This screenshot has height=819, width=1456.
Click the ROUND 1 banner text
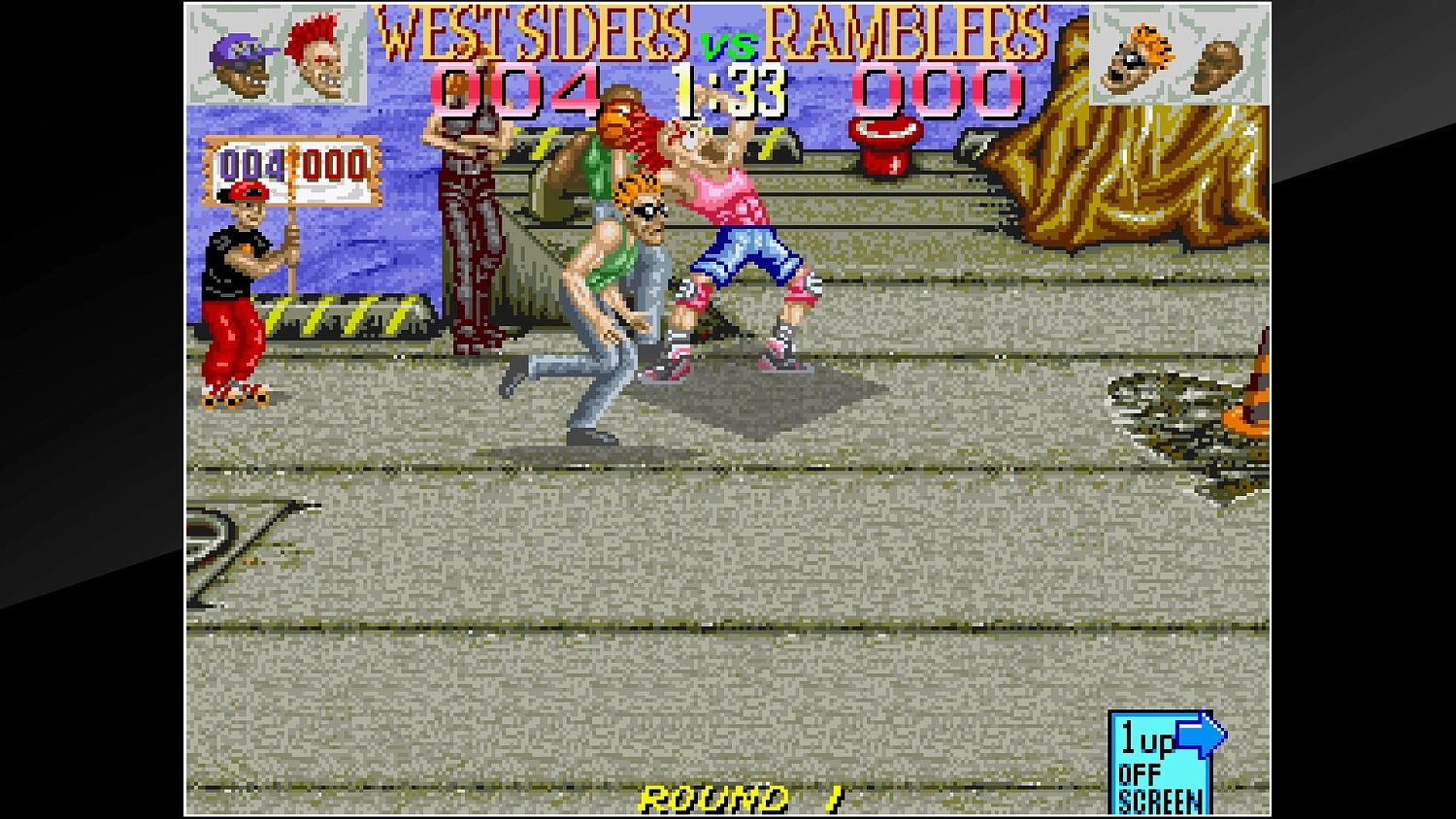(743, 799)
